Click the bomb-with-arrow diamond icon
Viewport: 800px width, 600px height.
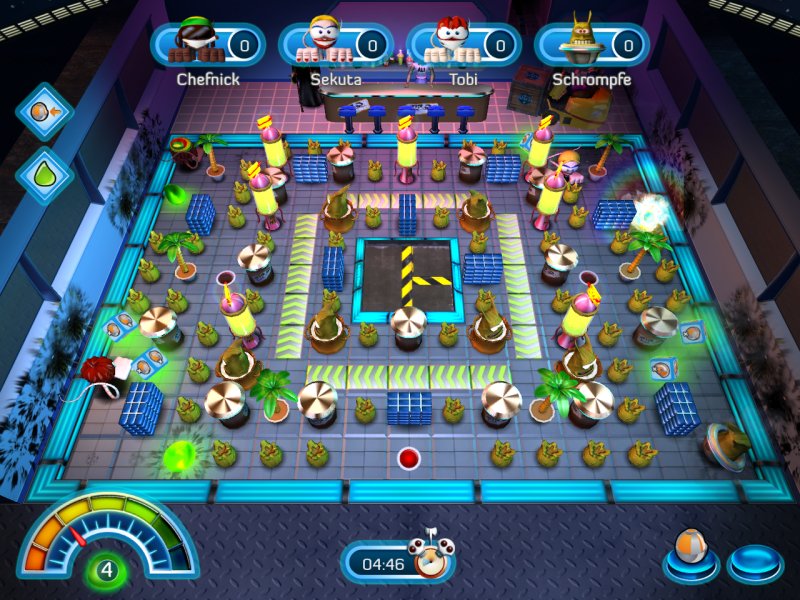click(44, 110)
